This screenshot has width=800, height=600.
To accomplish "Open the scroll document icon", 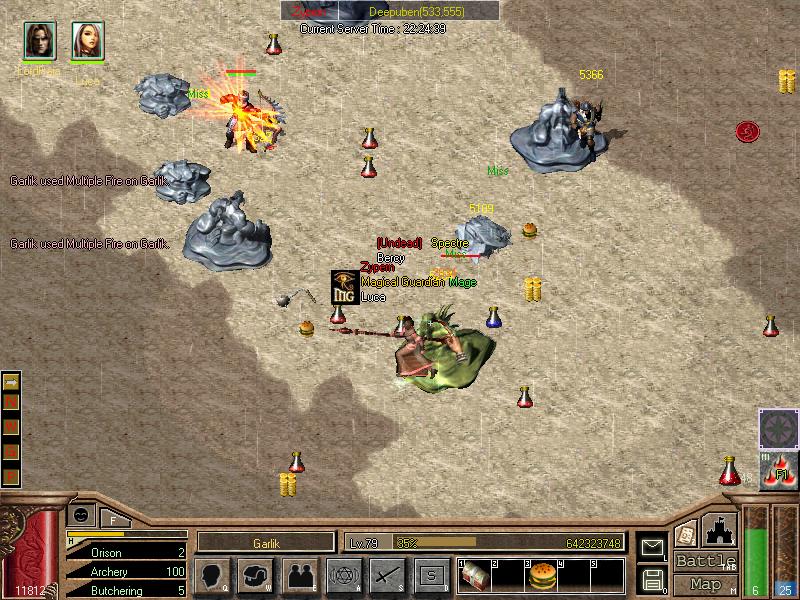I will pos(685,533).
